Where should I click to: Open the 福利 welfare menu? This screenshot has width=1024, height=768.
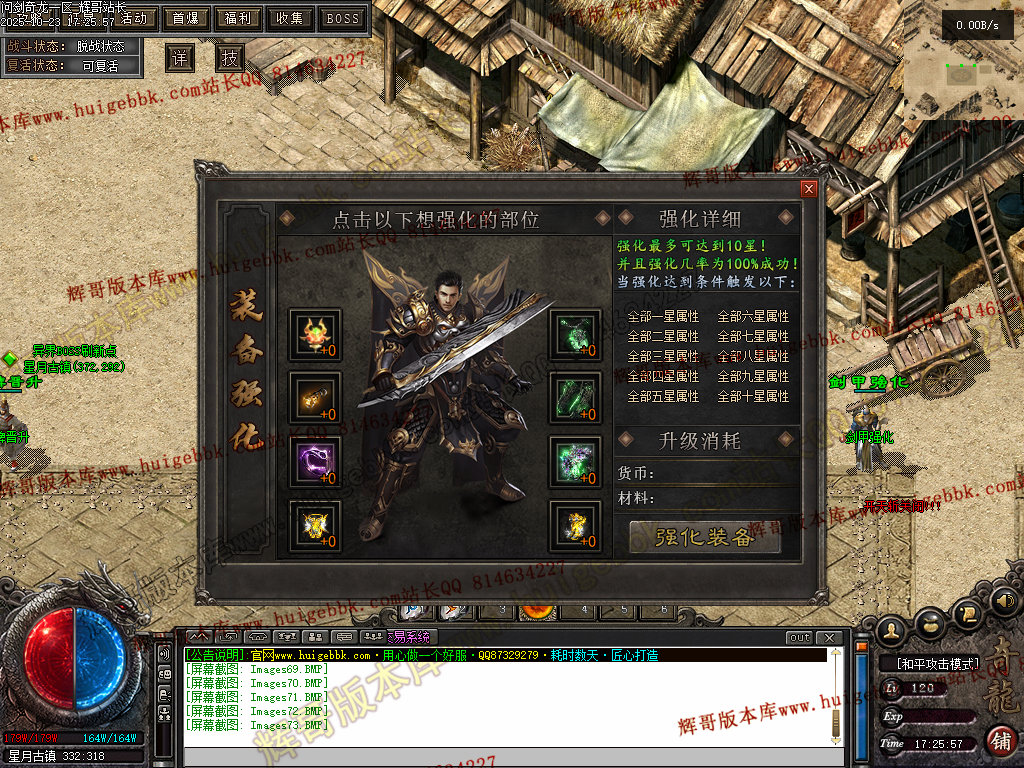click(238, 18)
